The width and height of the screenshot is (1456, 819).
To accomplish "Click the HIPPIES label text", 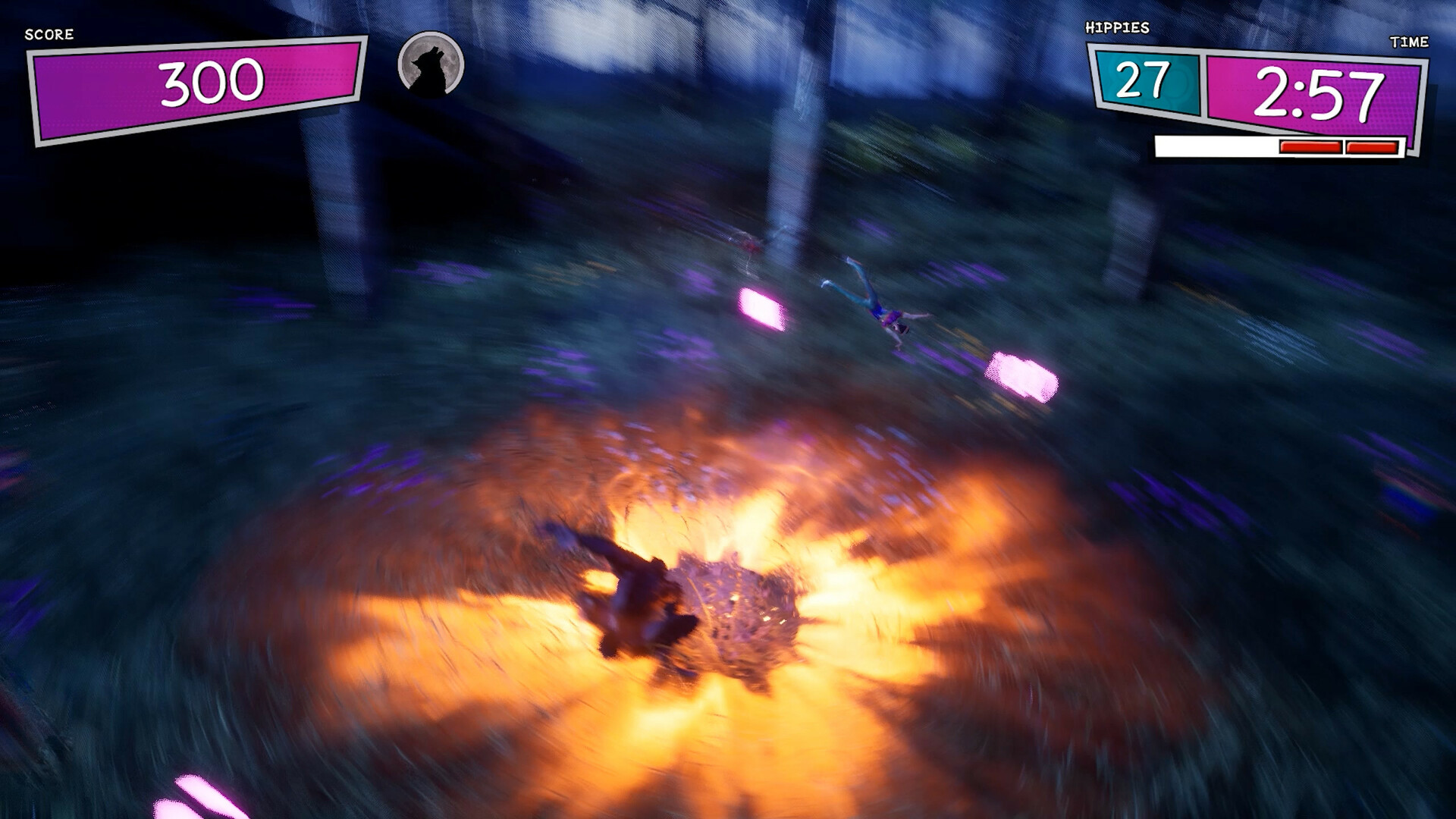I will tap(1118, 27).
